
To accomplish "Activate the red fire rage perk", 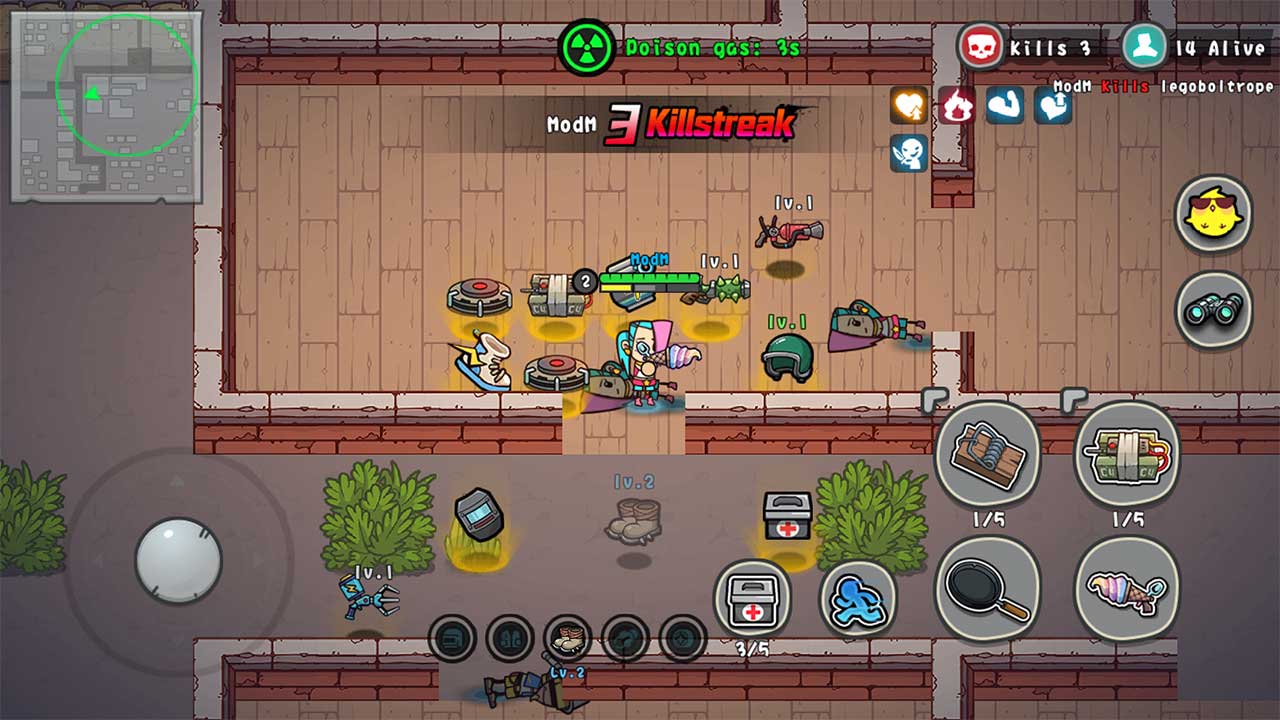I will [x=953, y=105].
